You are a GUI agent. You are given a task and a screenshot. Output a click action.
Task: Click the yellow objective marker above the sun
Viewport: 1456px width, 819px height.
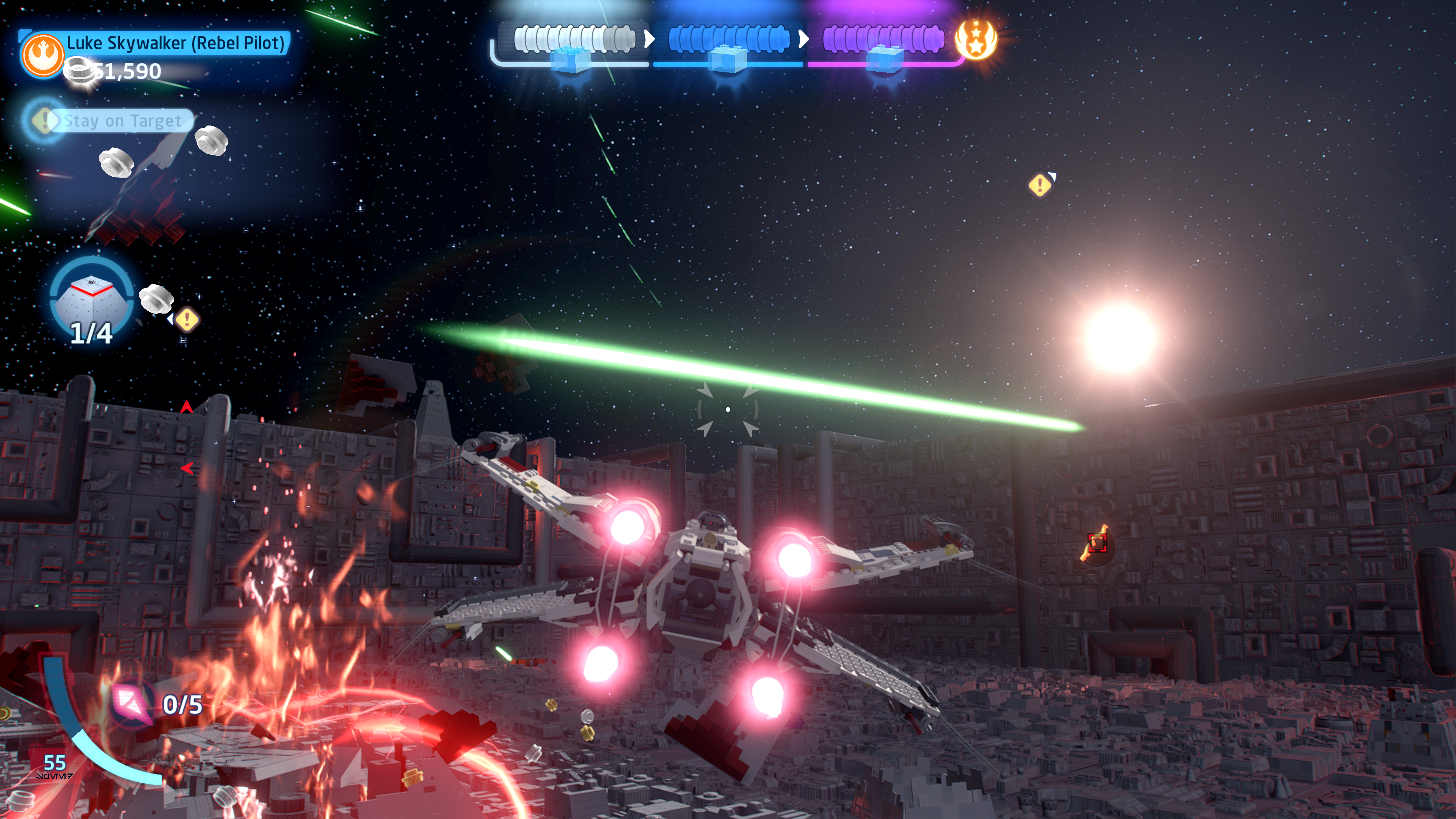pyautogui.click(x=1039, y=185)
